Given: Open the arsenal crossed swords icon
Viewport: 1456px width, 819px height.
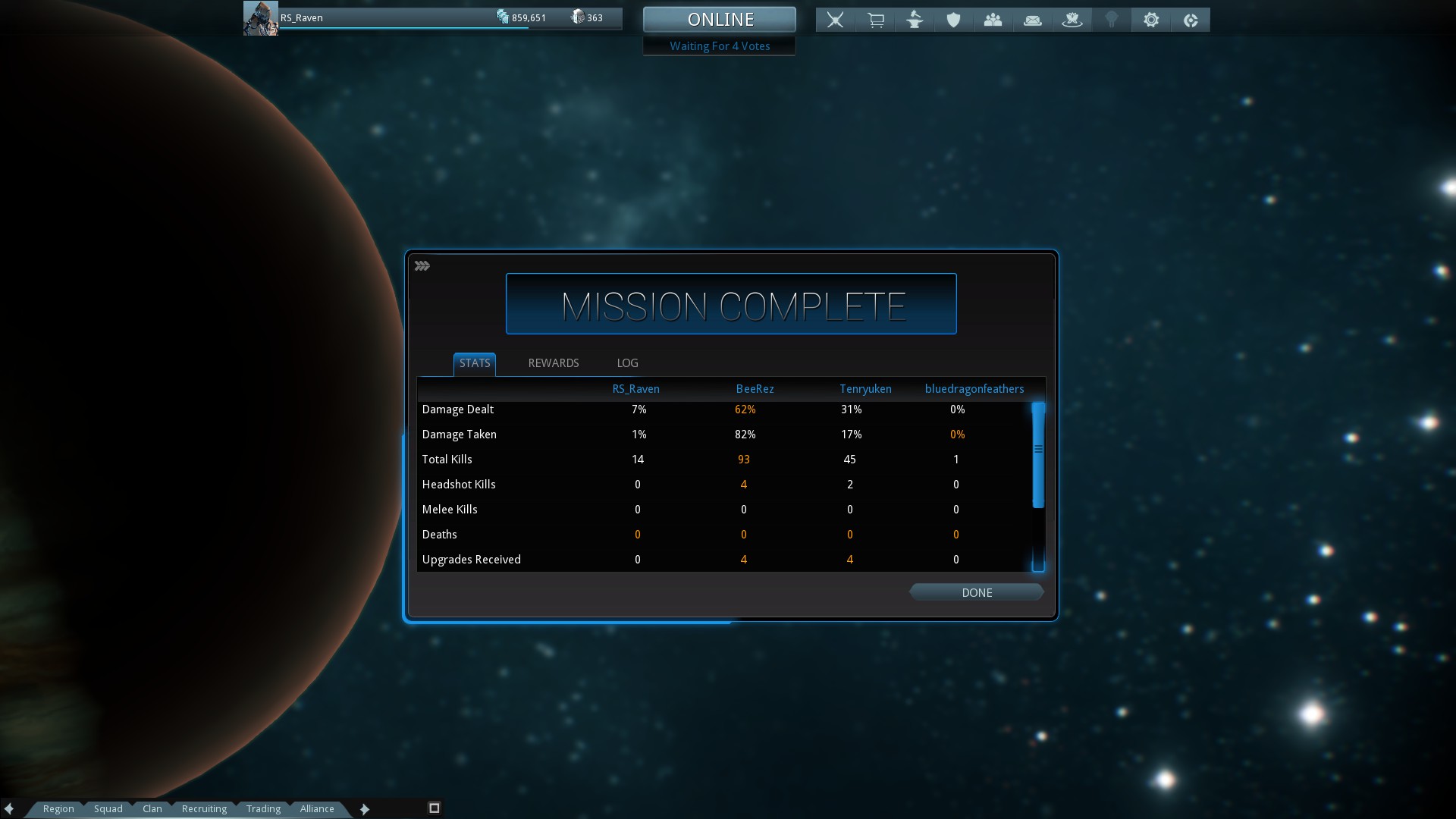Looking at the screenshot, I should [x=835, y=20].
